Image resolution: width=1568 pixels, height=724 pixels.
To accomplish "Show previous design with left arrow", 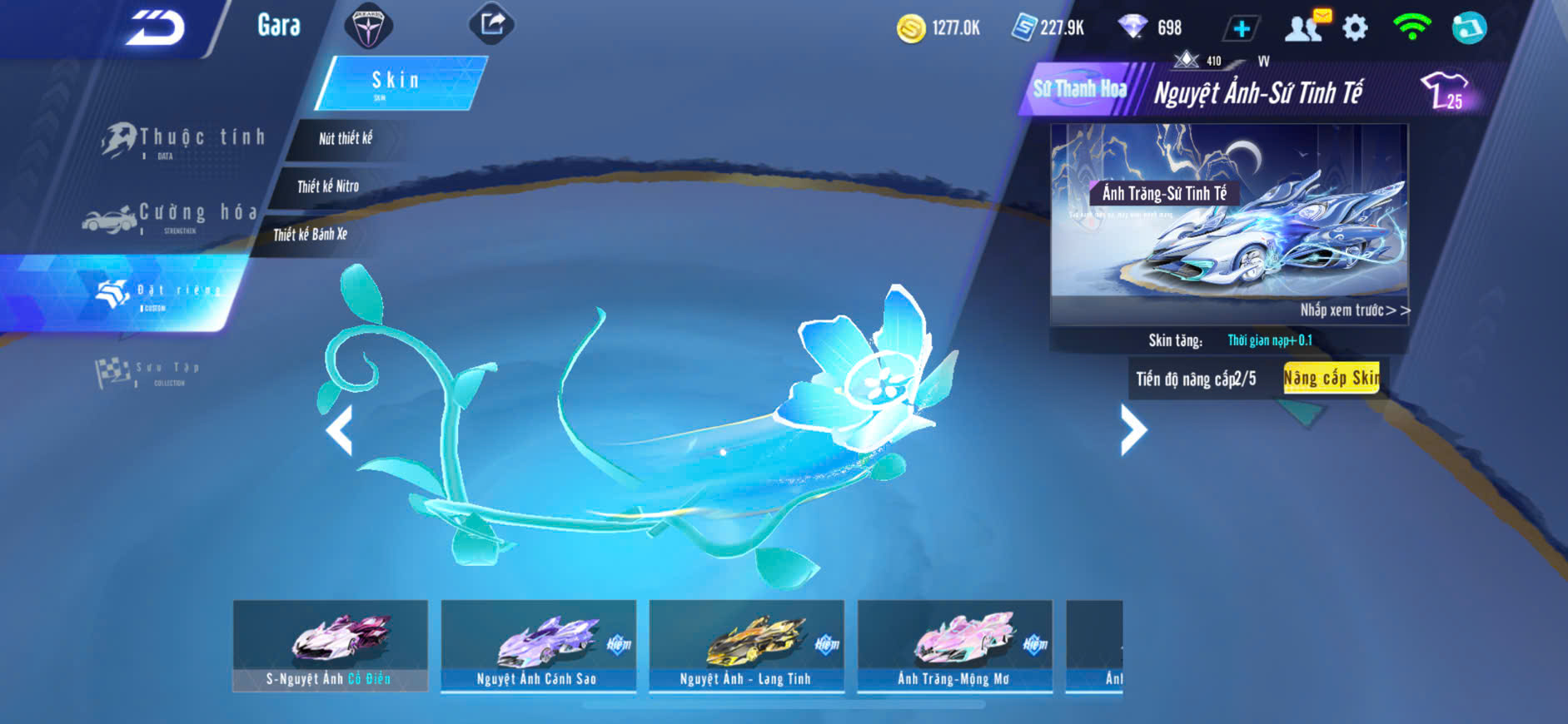I will [x=339, y=429].
